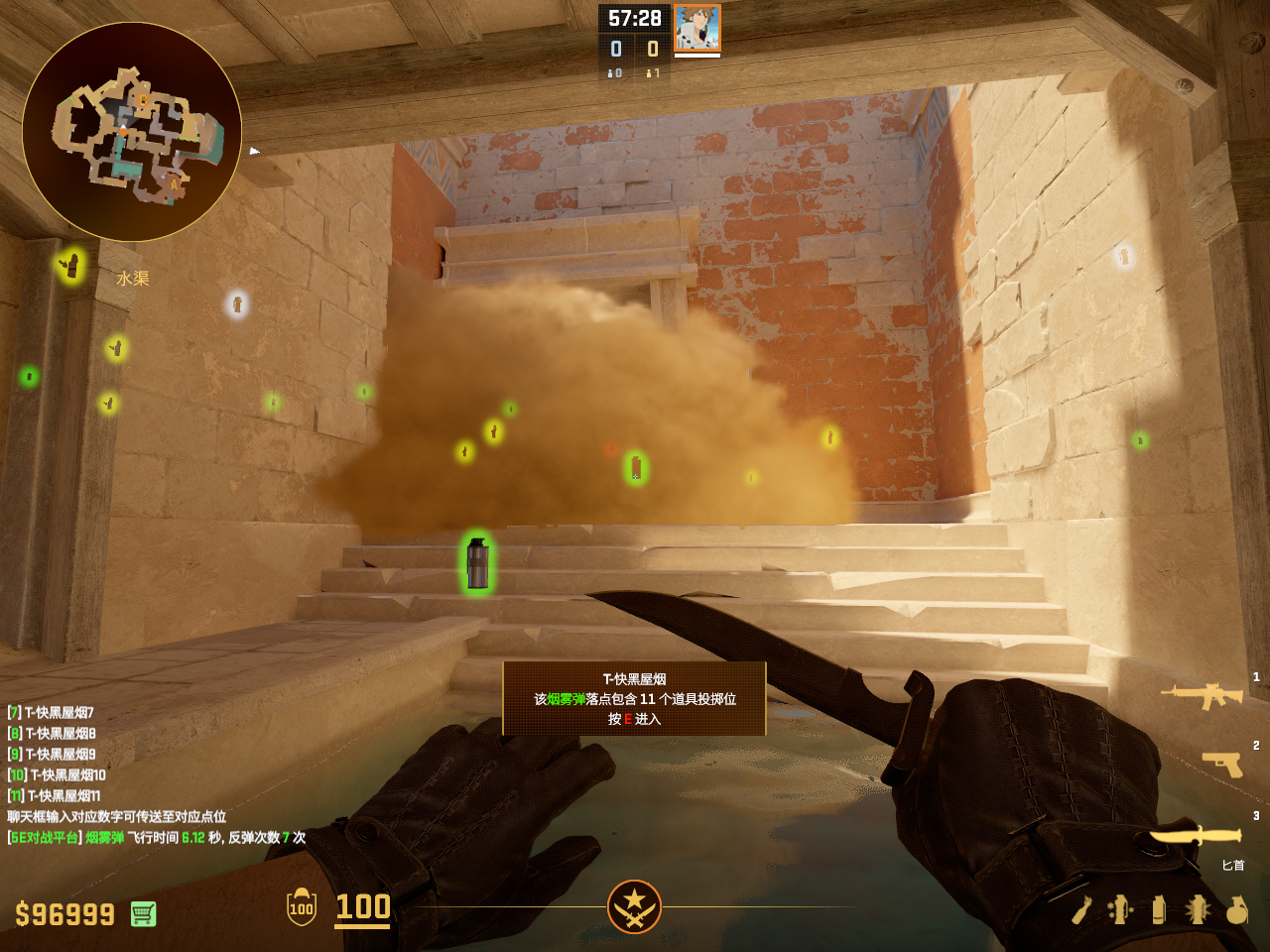Select the rifle in weapon slot 1
1270x952 pixels.
[1203, 695]
